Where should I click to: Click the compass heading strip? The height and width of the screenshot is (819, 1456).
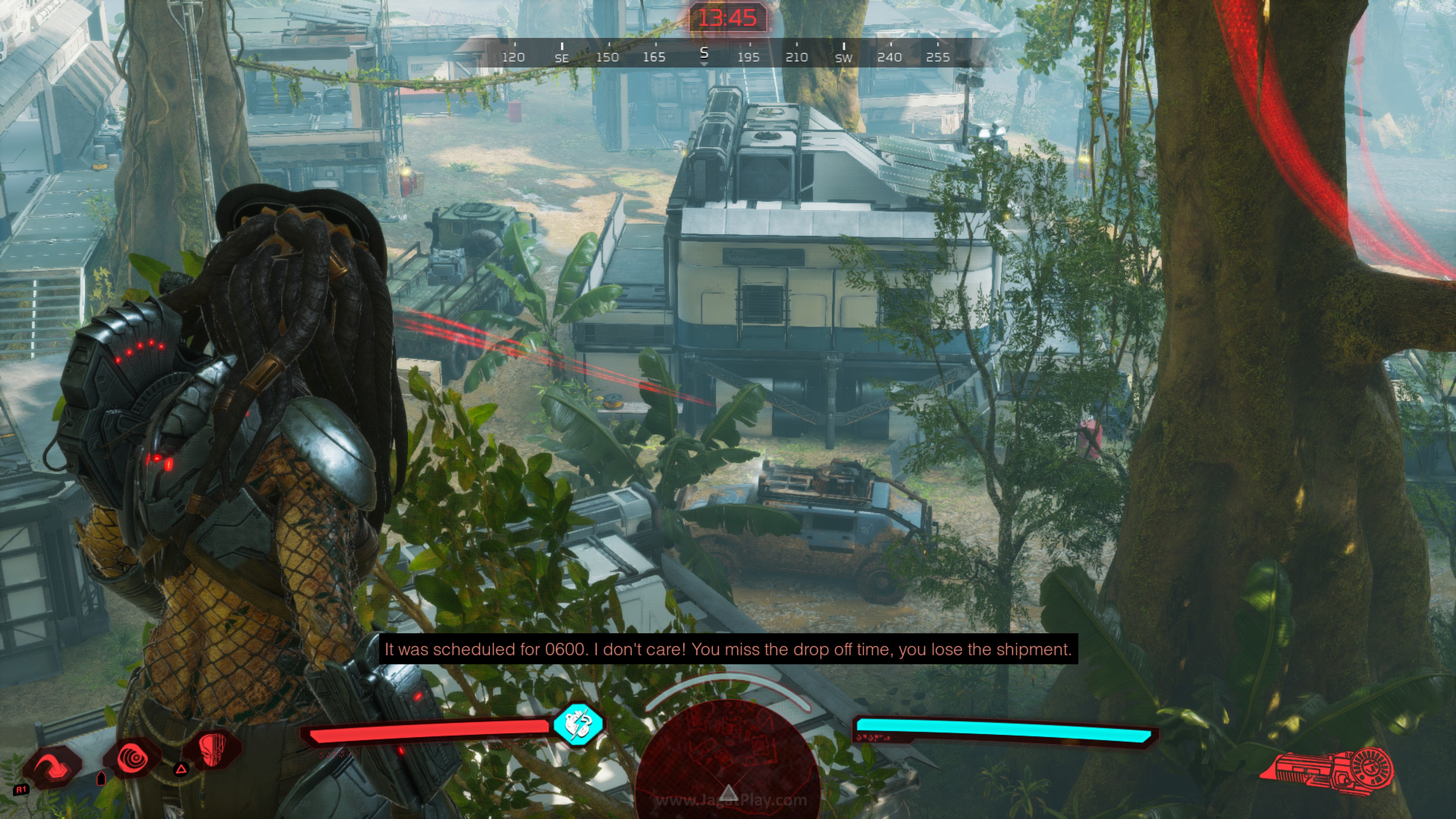click(727, 54)
